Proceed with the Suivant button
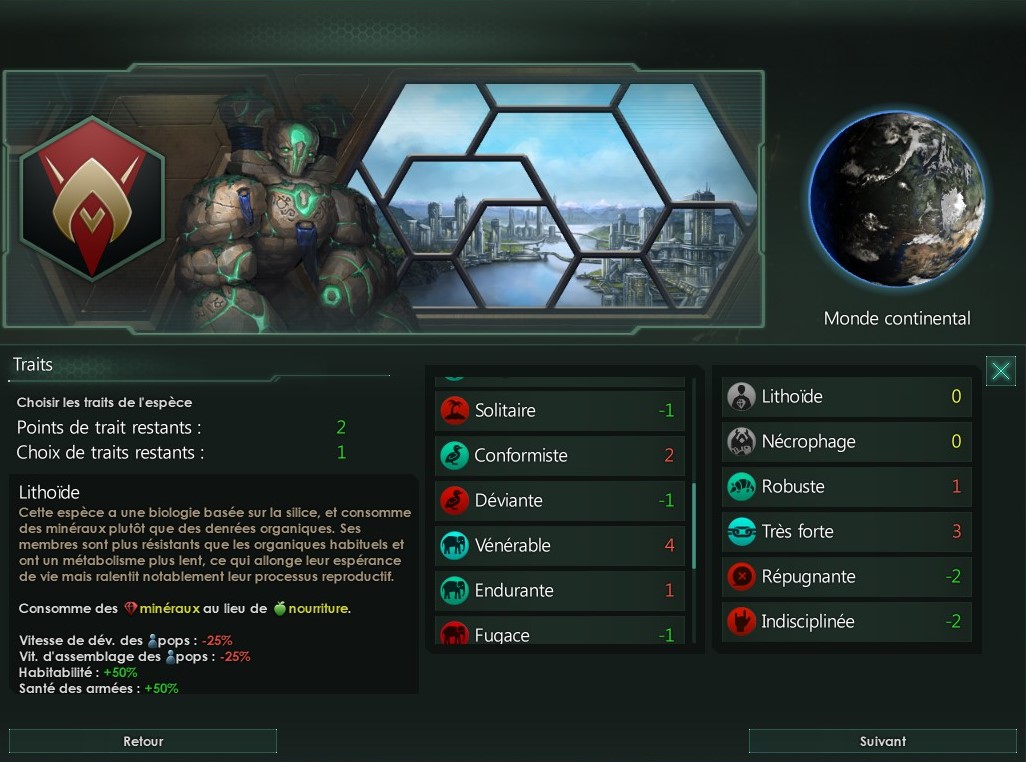Screen dimensions: 1026x762 [882, 741]
